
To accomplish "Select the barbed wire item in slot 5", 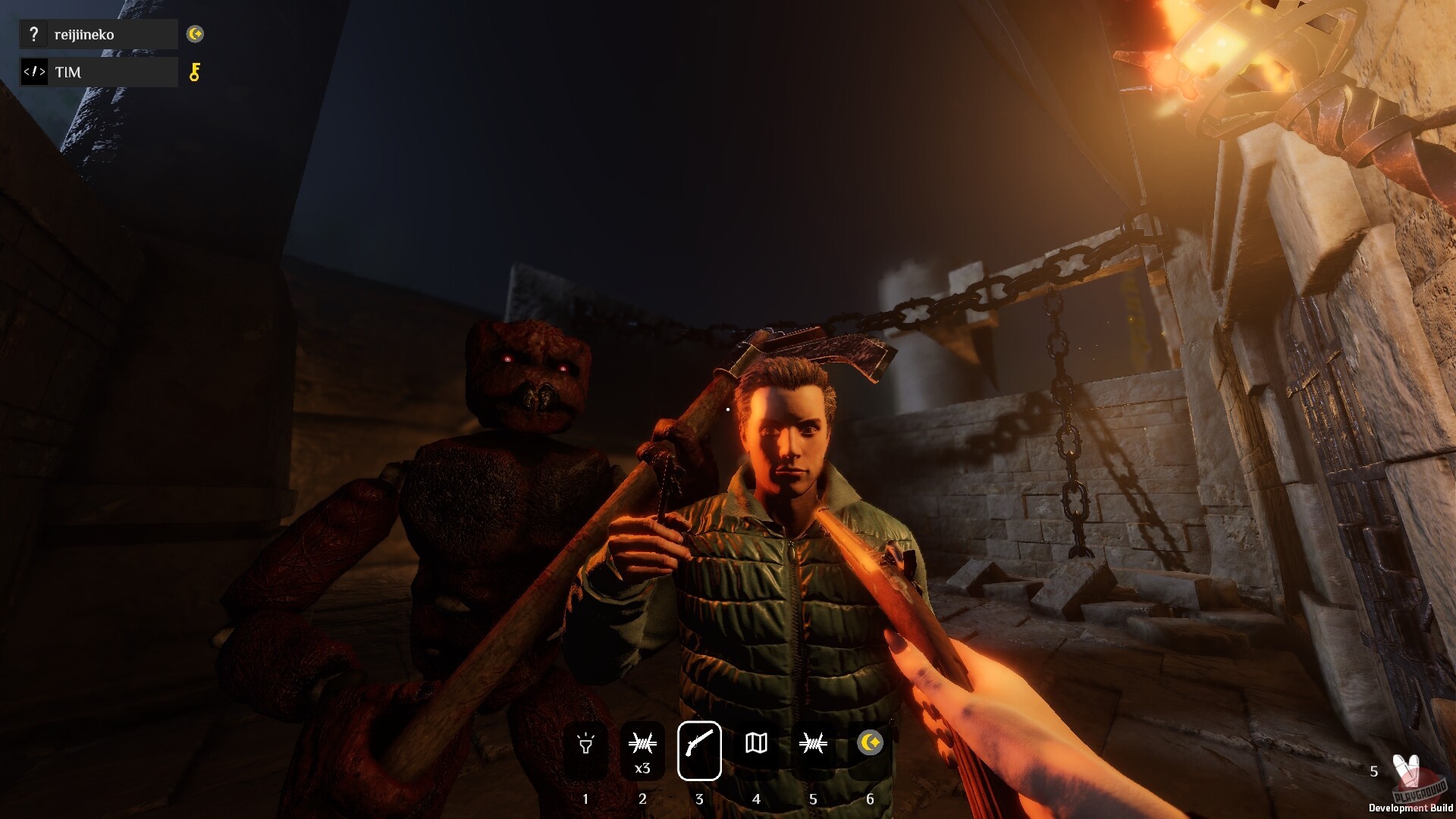I will (813, 745).
